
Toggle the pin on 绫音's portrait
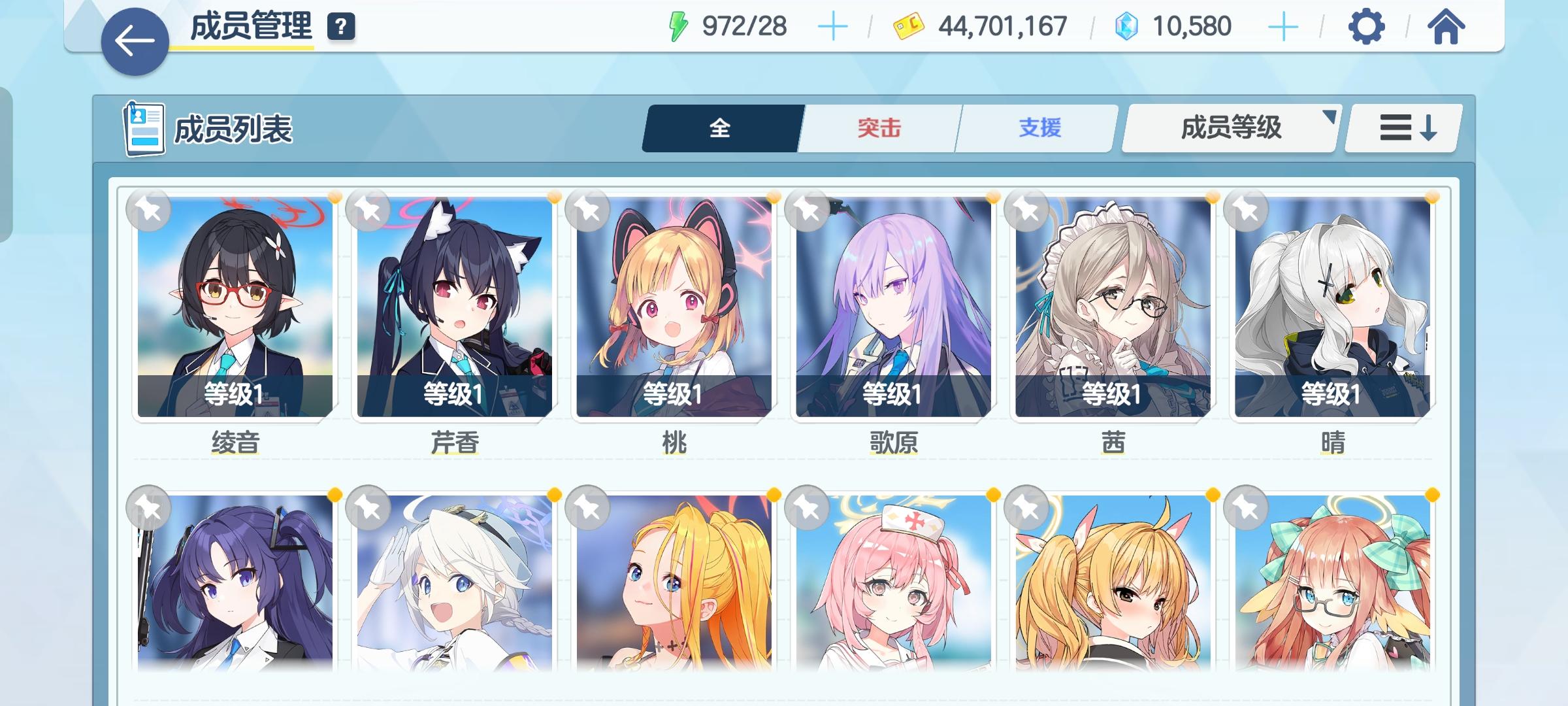click(x=148, y=209)
